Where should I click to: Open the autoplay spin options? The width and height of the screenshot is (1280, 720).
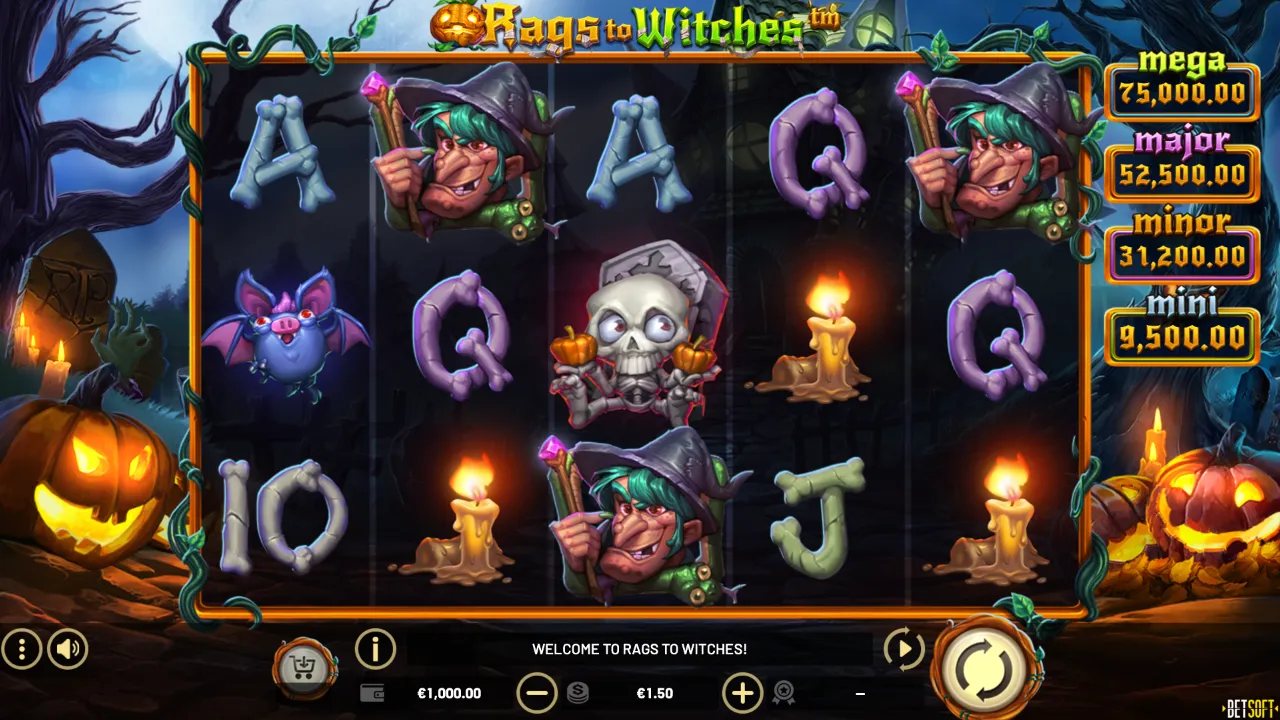click(x=903, y=649)
